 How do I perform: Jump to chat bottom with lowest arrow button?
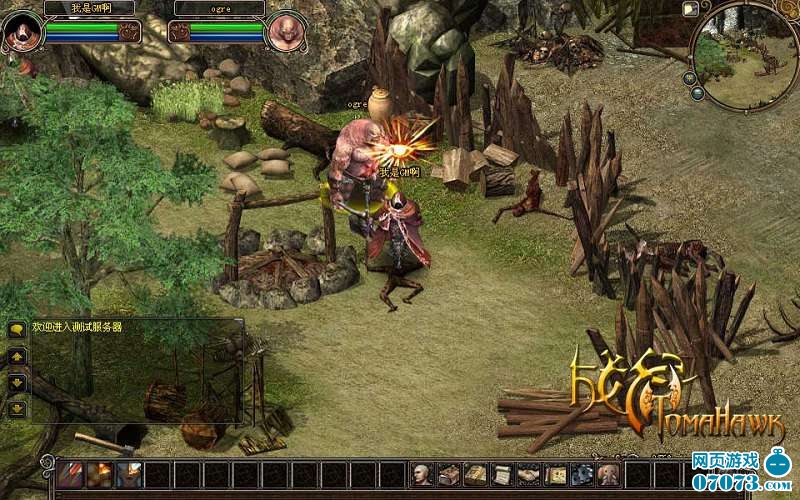(x=17, y=408)
